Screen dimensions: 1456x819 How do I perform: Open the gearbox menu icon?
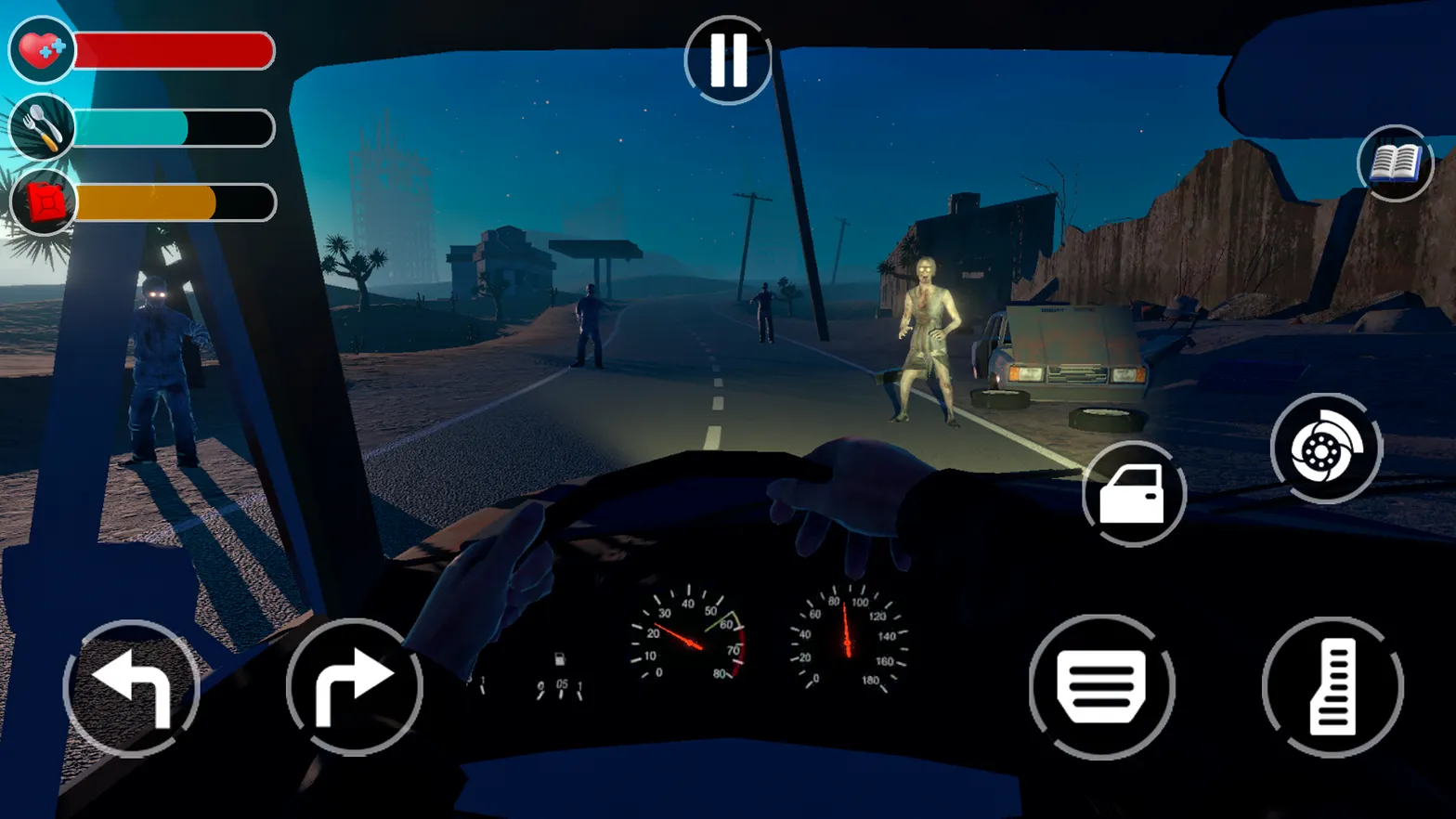click(x=1101, y=687)
